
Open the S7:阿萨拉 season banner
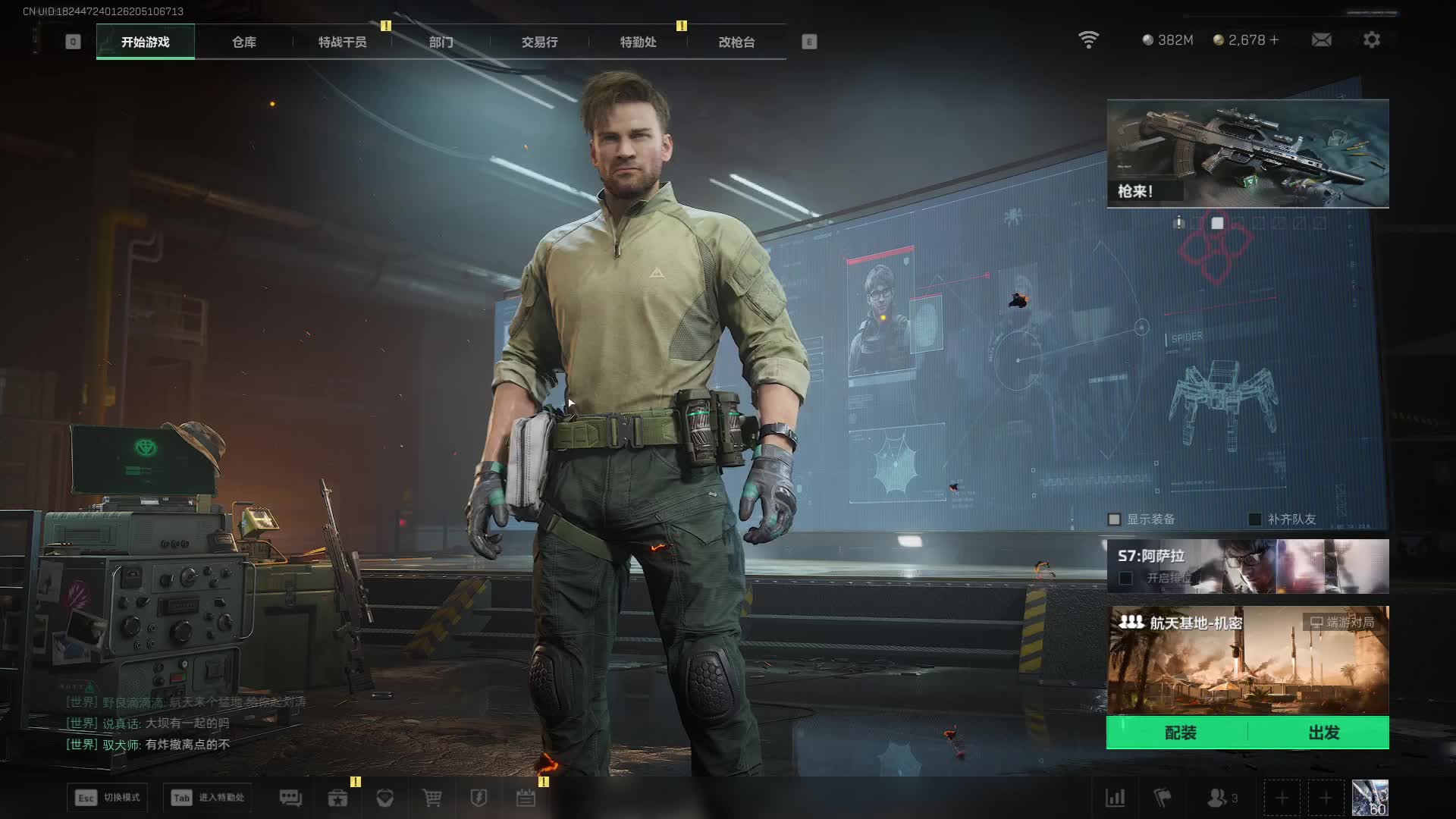coord(1247,566)
